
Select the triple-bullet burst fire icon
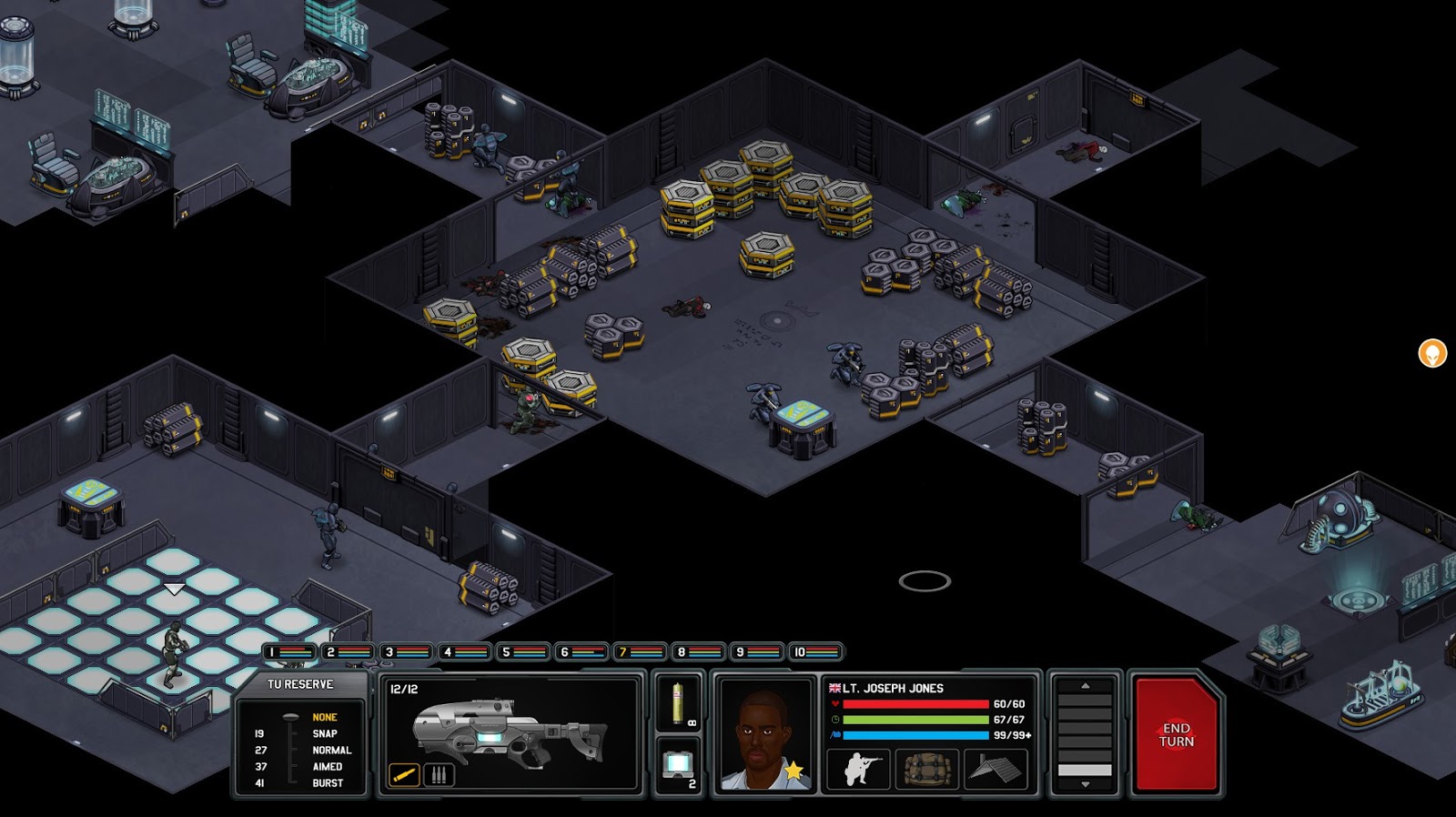click(x=439, y=773)
